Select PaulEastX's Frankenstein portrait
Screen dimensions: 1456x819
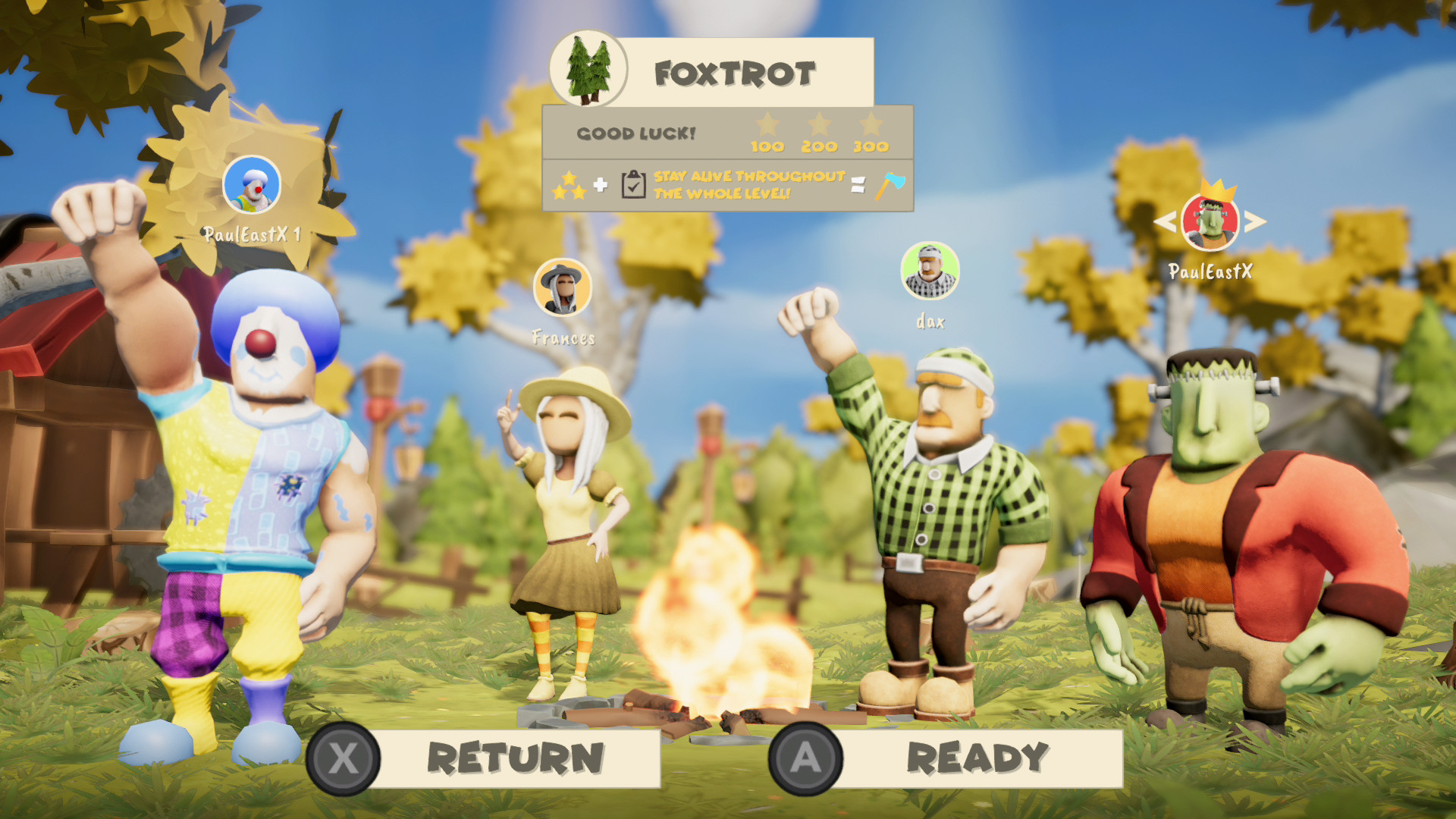click(1210, 223)
